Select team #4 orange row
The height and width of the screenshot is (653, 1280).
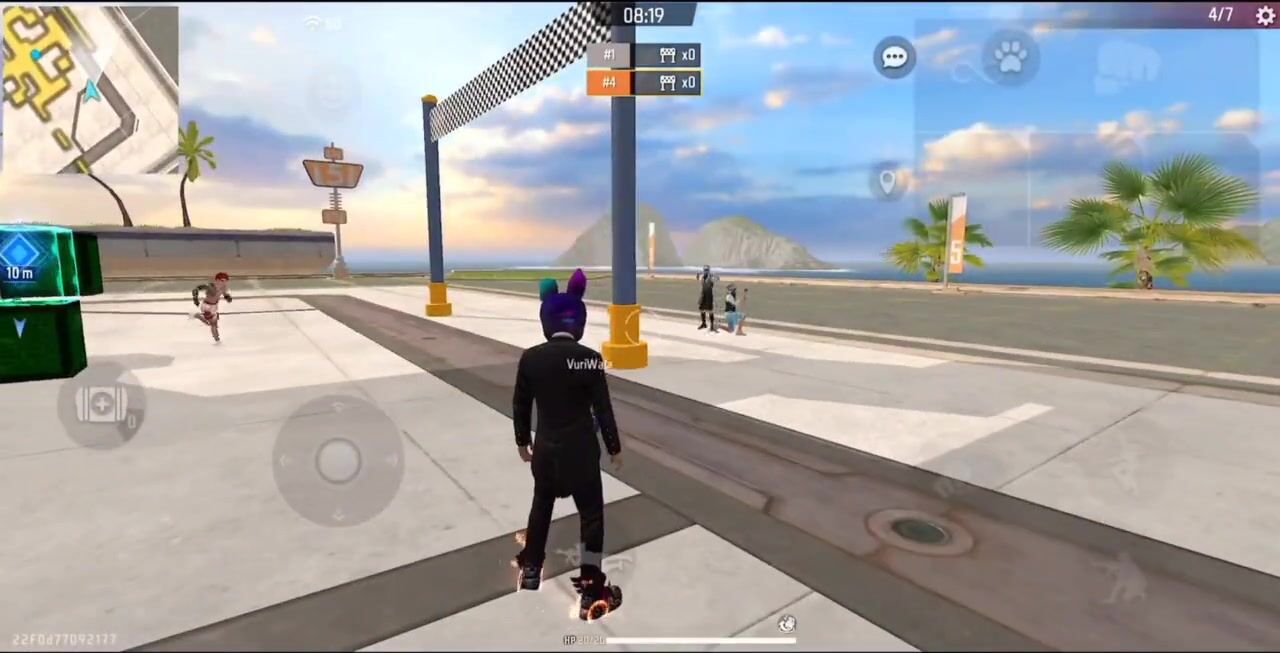(x=643, y=83)
